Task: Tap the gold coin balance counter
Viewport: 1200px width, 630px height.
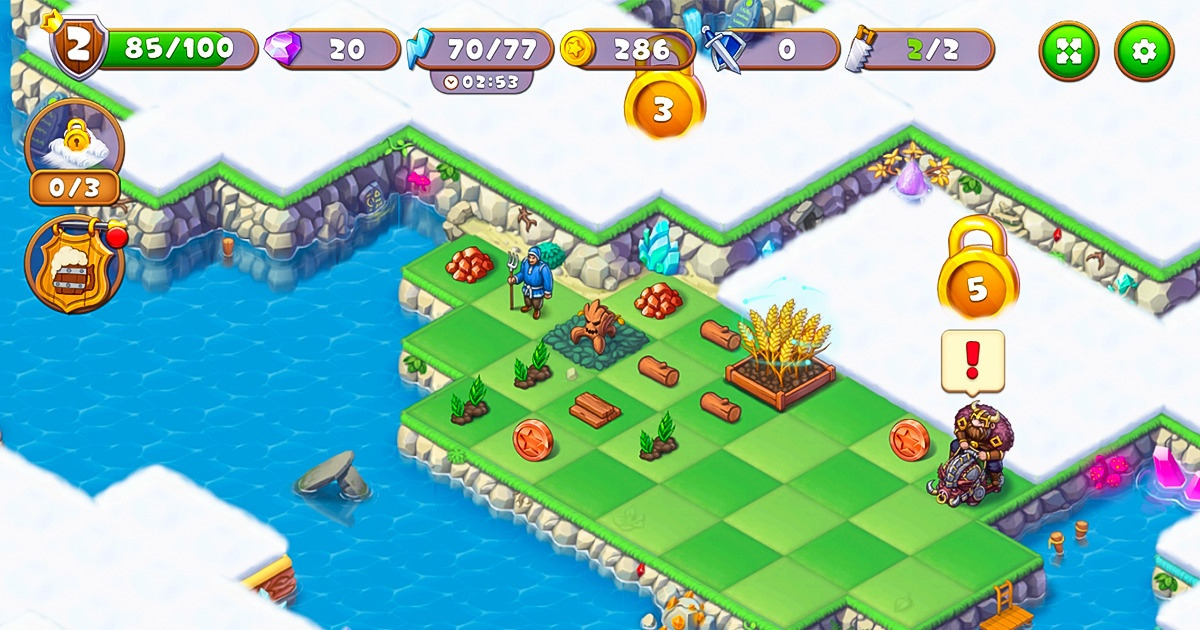Action: point(628,49)
